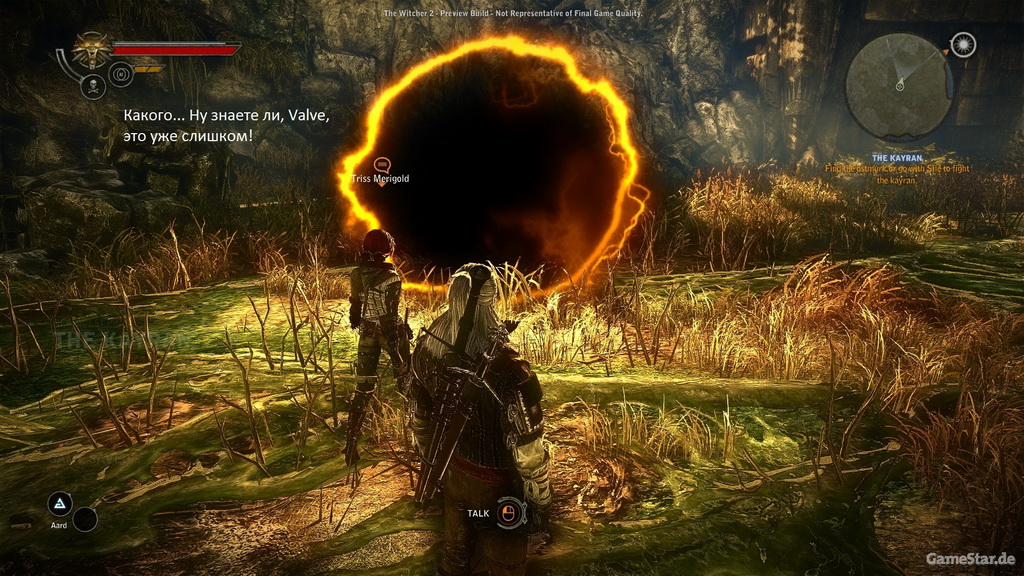This screenshot has height=576, width=1024.
Task: Click the Triss Merigold speech bubble marker
Action: [381, 163]
